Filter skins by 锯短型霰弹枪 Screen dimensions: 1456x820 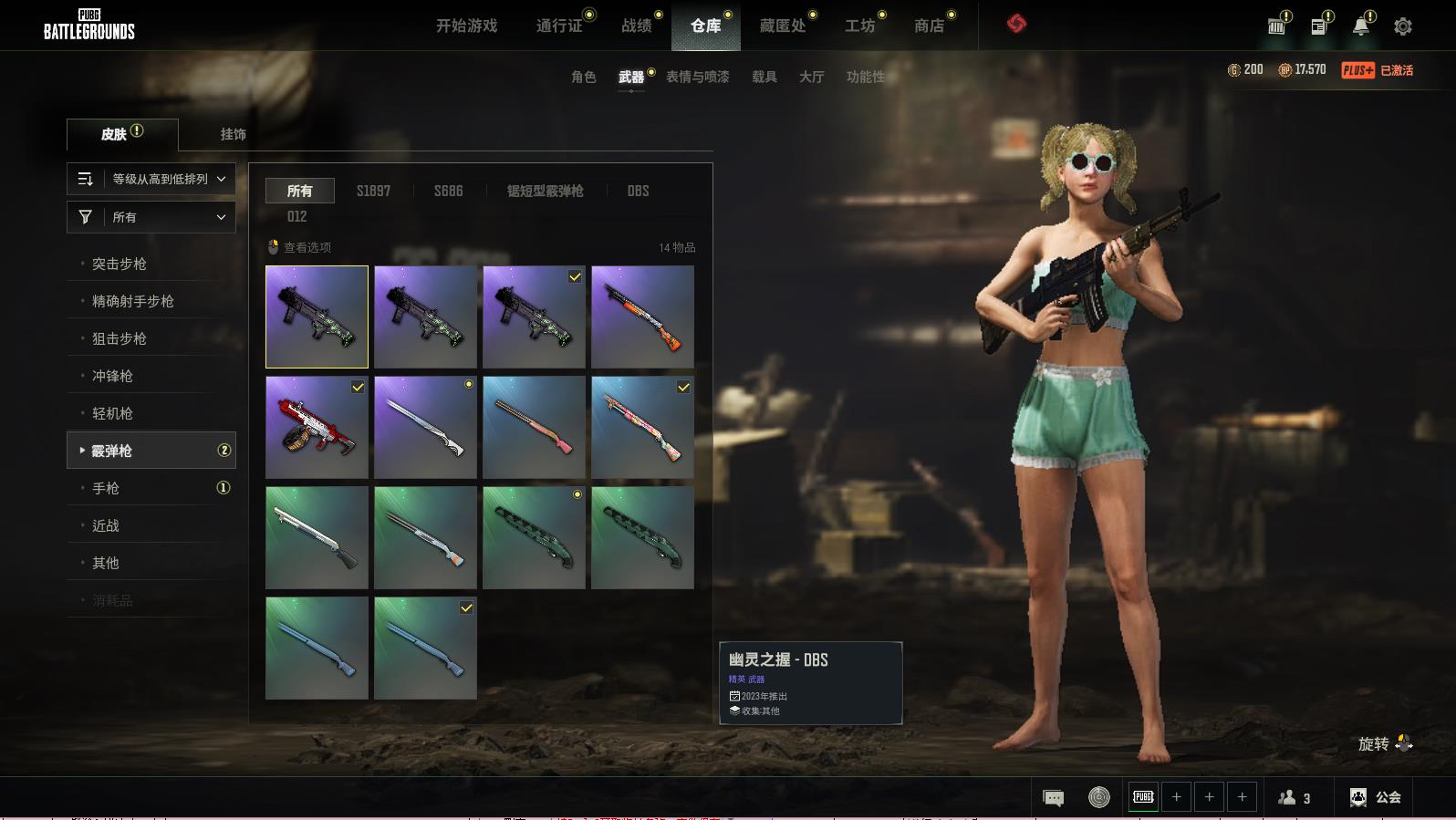545,191
